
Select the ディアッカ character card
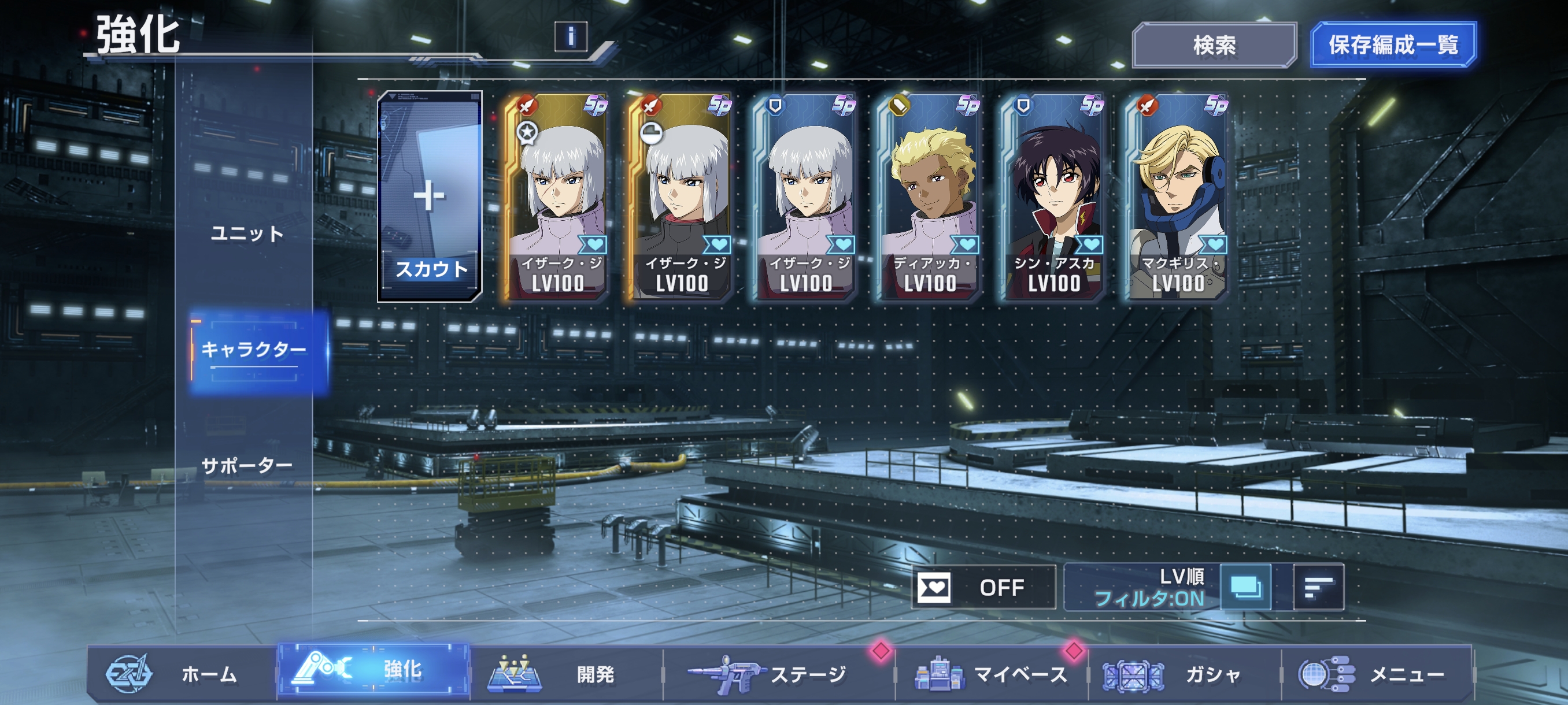point(930,198)
